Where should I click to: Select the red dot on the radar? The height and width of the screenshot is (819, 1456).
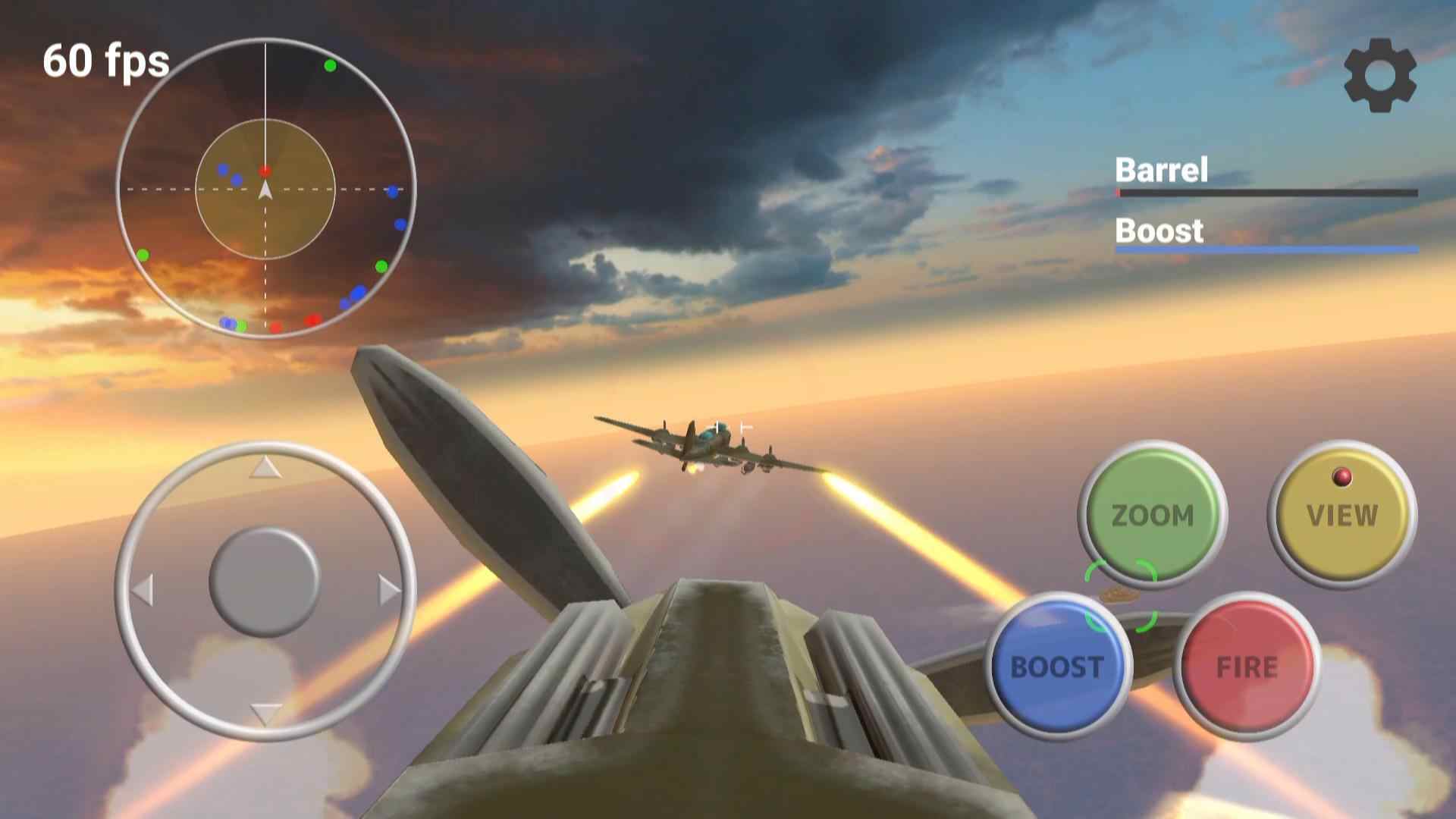[x=265, y=170]
